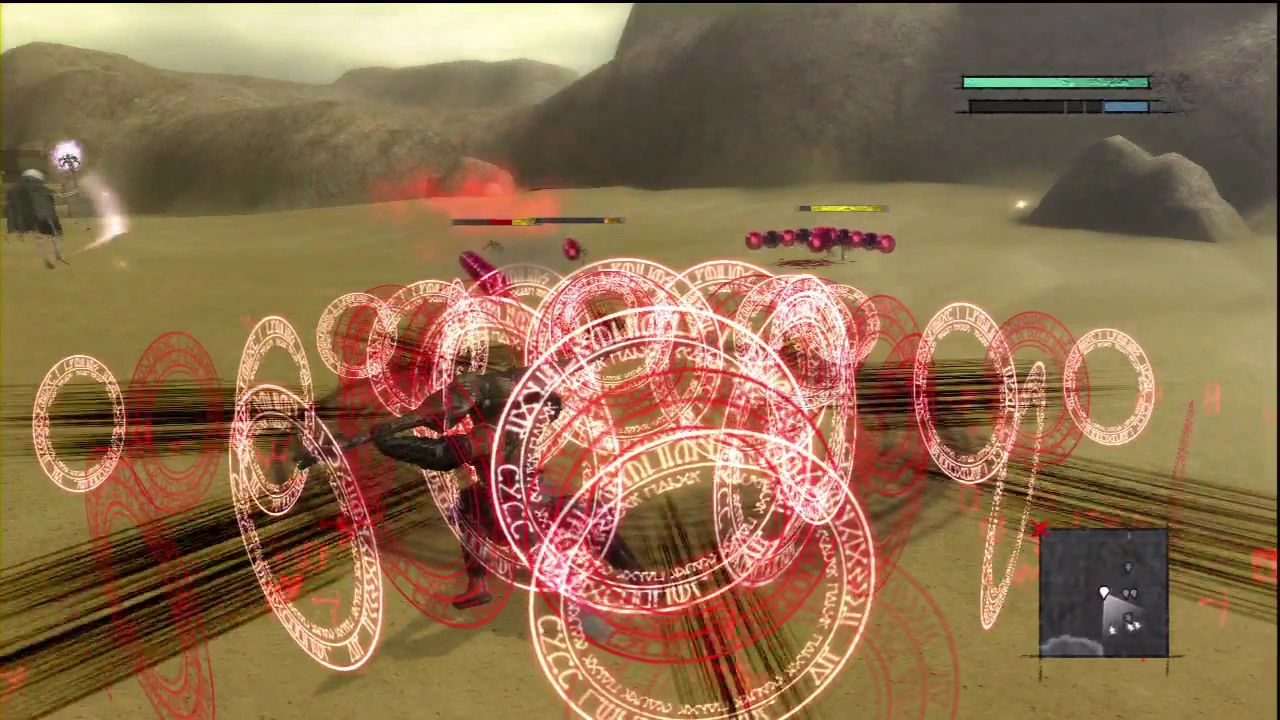The image size is (1280, 720).
Task: Select the distant Shade on the far left
Action: pyautogui.click(x=30, y=200)
